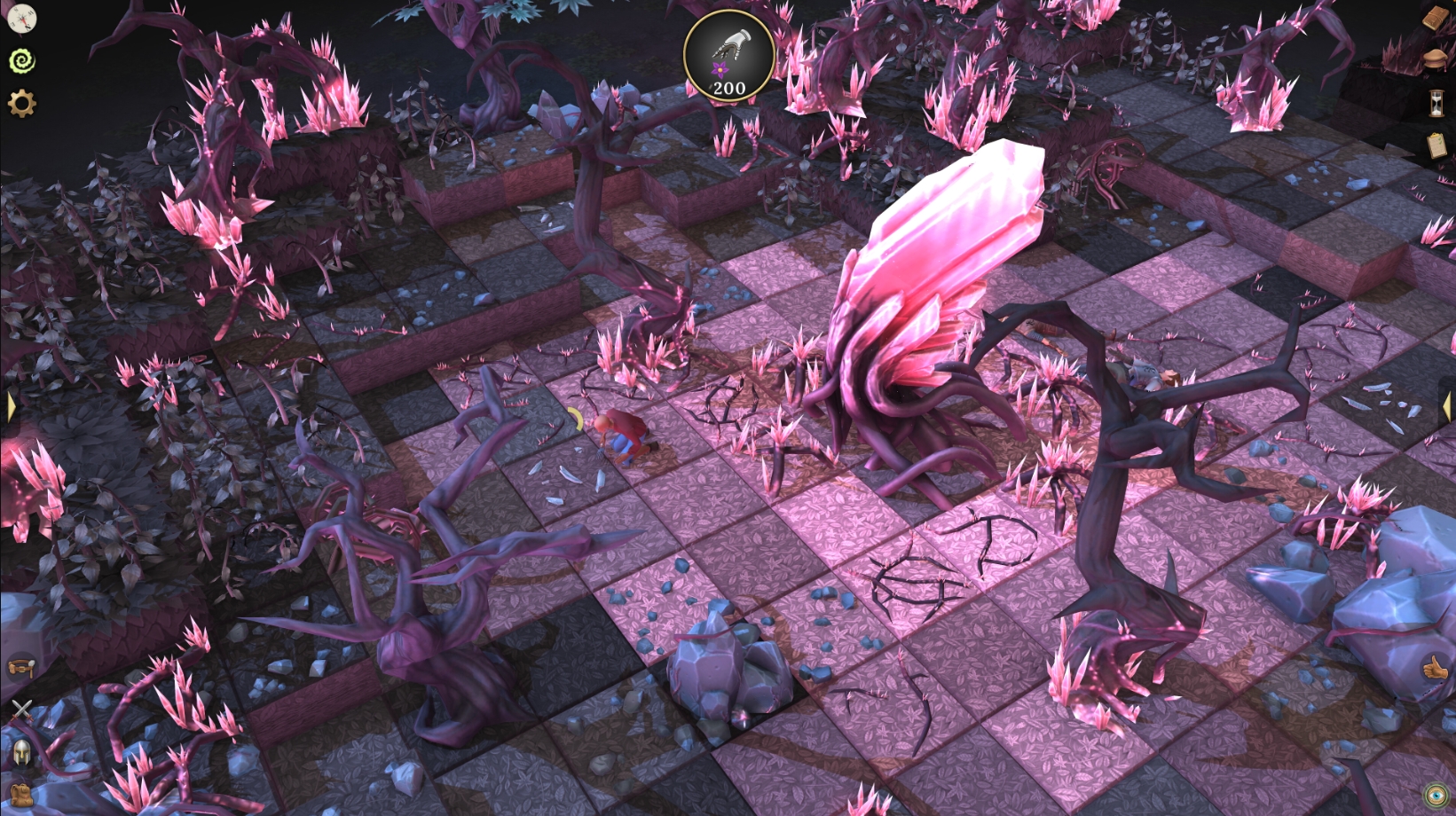Open the clipboard checklist
The height and width of the screenshot is (816, 1456).
coord(1436,145)
